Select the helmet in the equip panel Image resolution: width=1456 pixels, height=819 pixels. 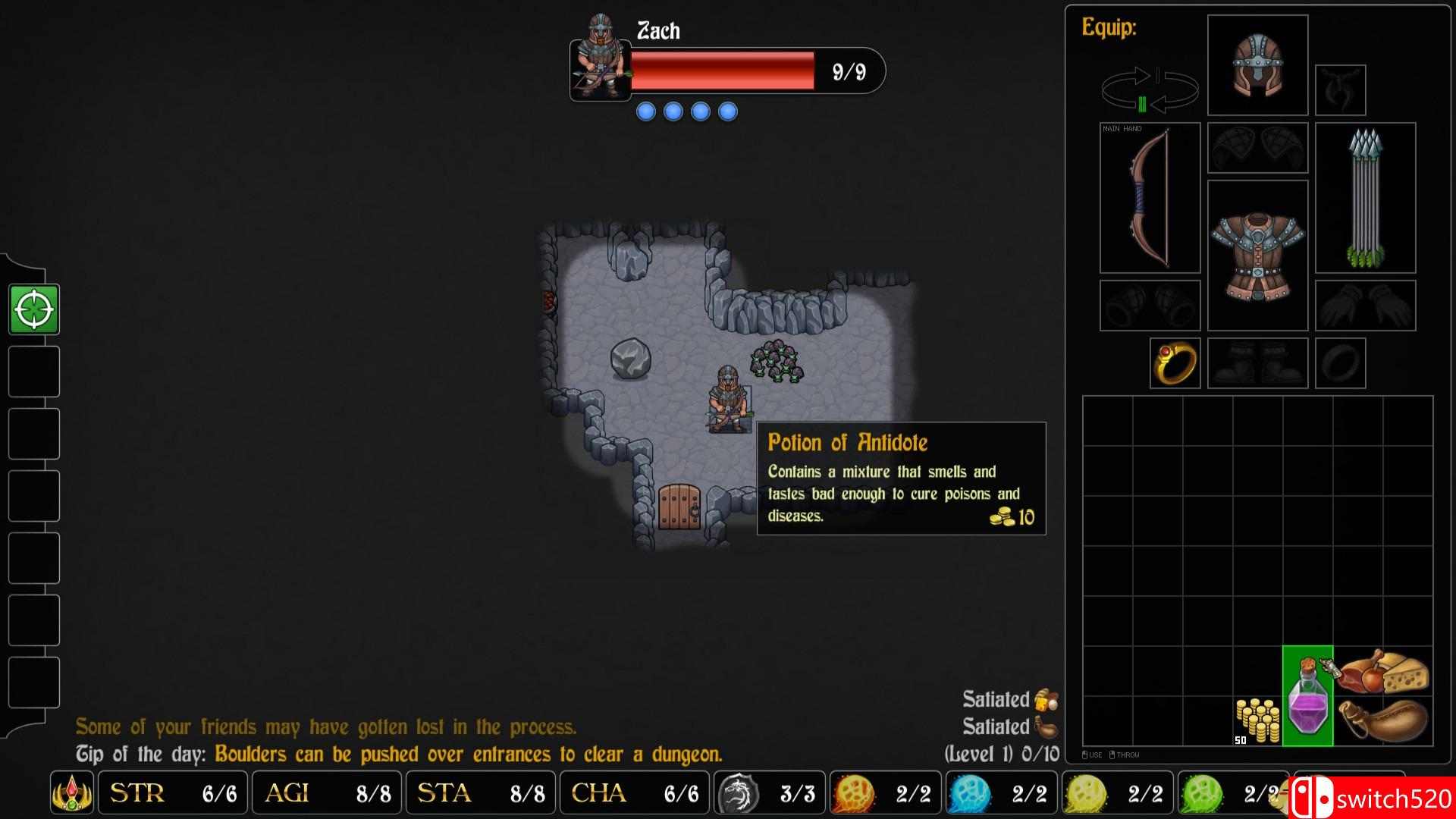[1257, 64]
